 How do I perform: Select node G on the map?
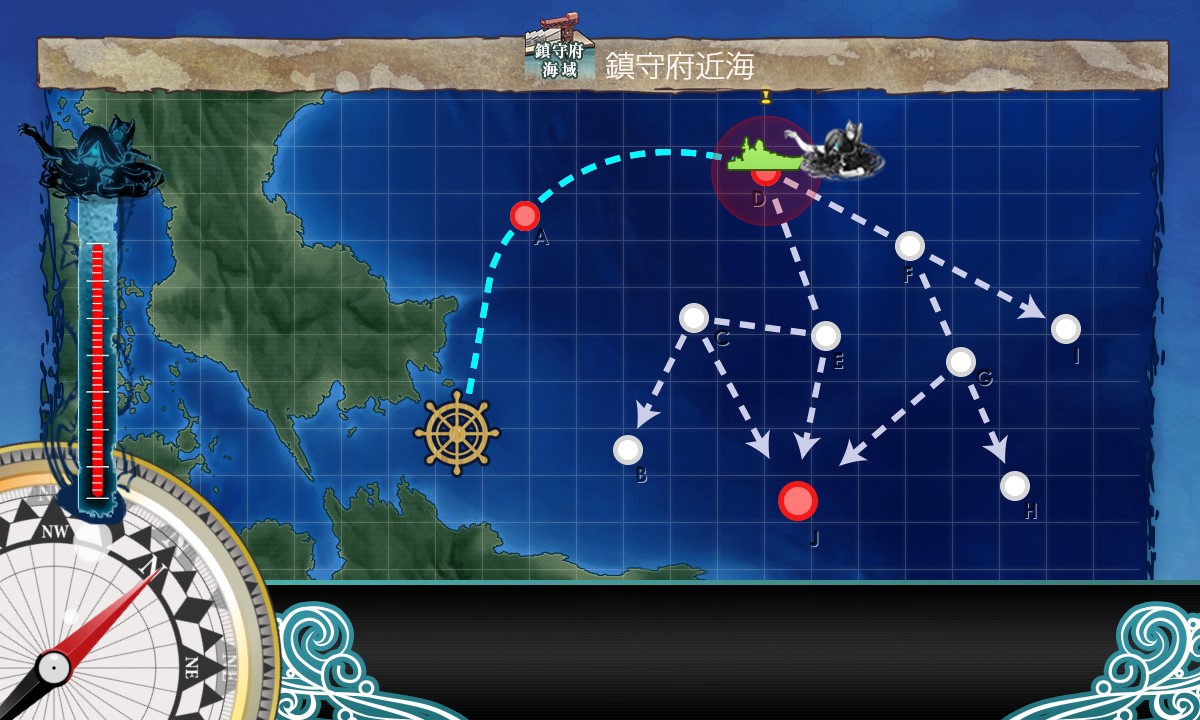[x=961, y=362]
